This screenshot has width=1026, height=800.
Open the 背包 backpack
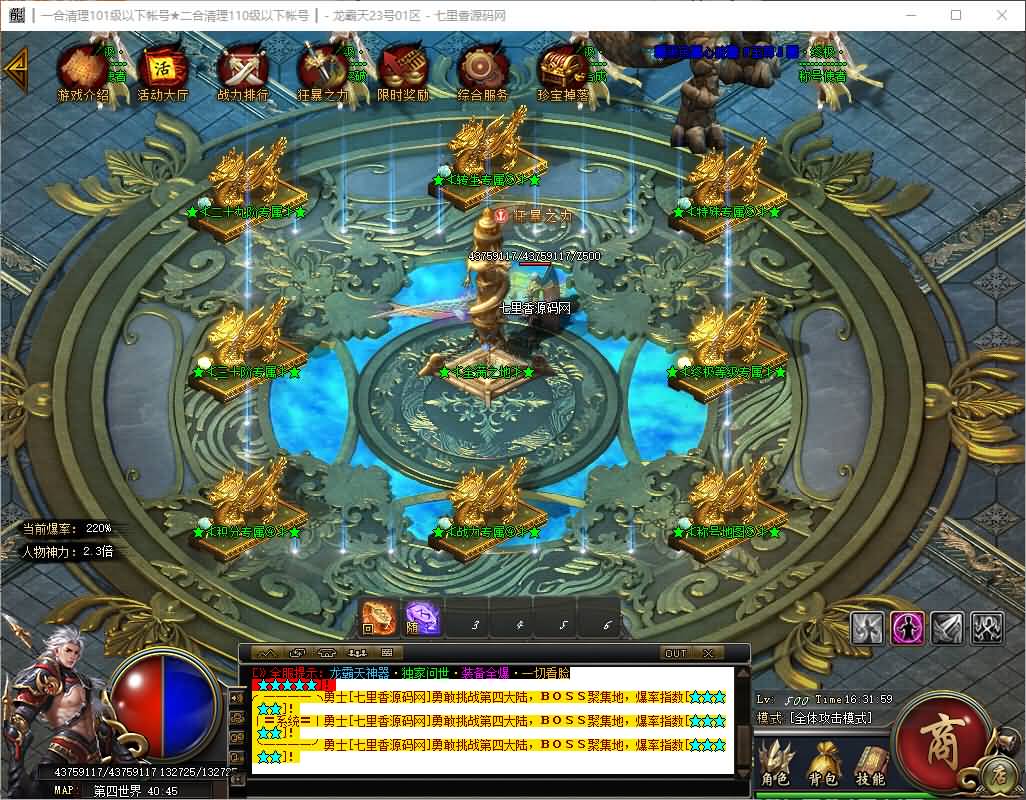coord(823,765)
